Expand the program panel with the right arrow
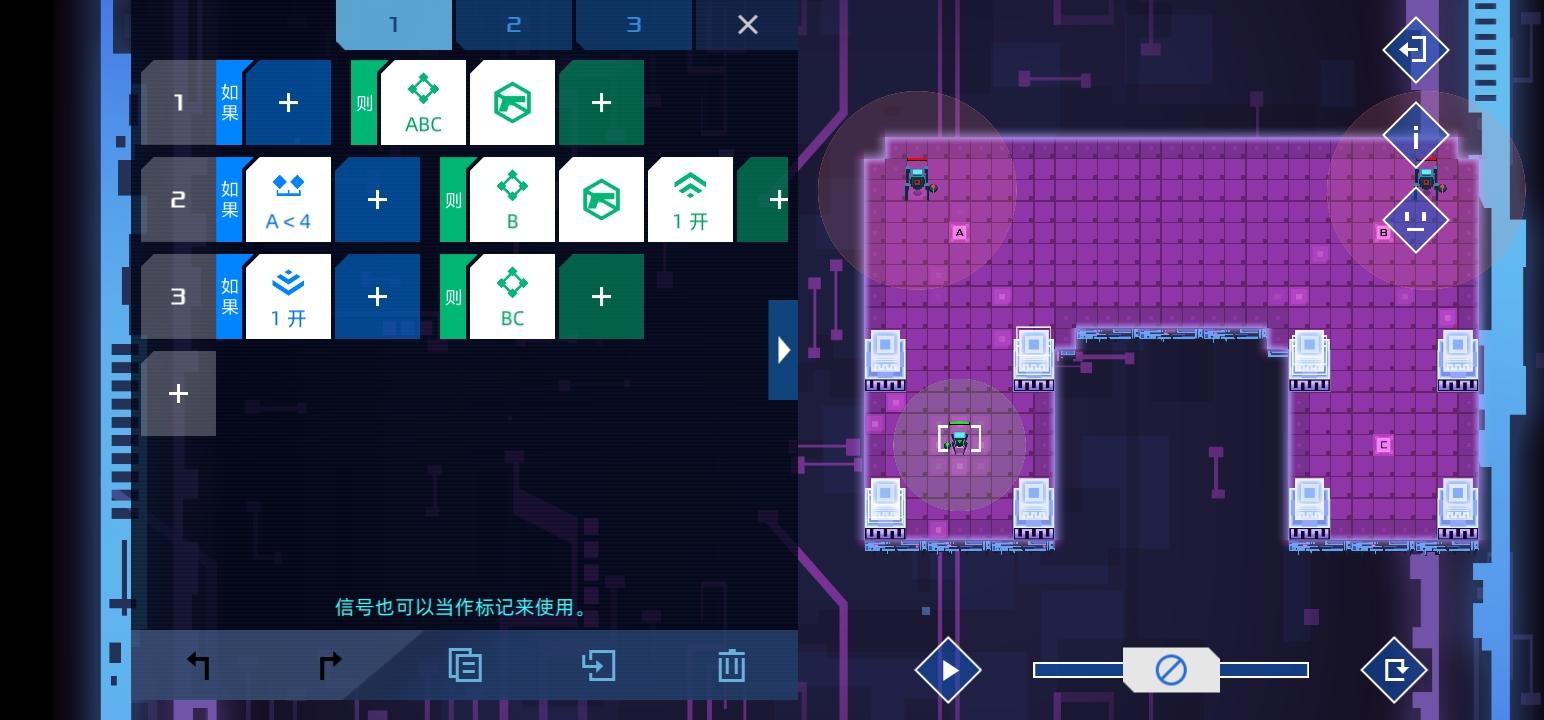The image size is (1544, 720). point(783,349)
